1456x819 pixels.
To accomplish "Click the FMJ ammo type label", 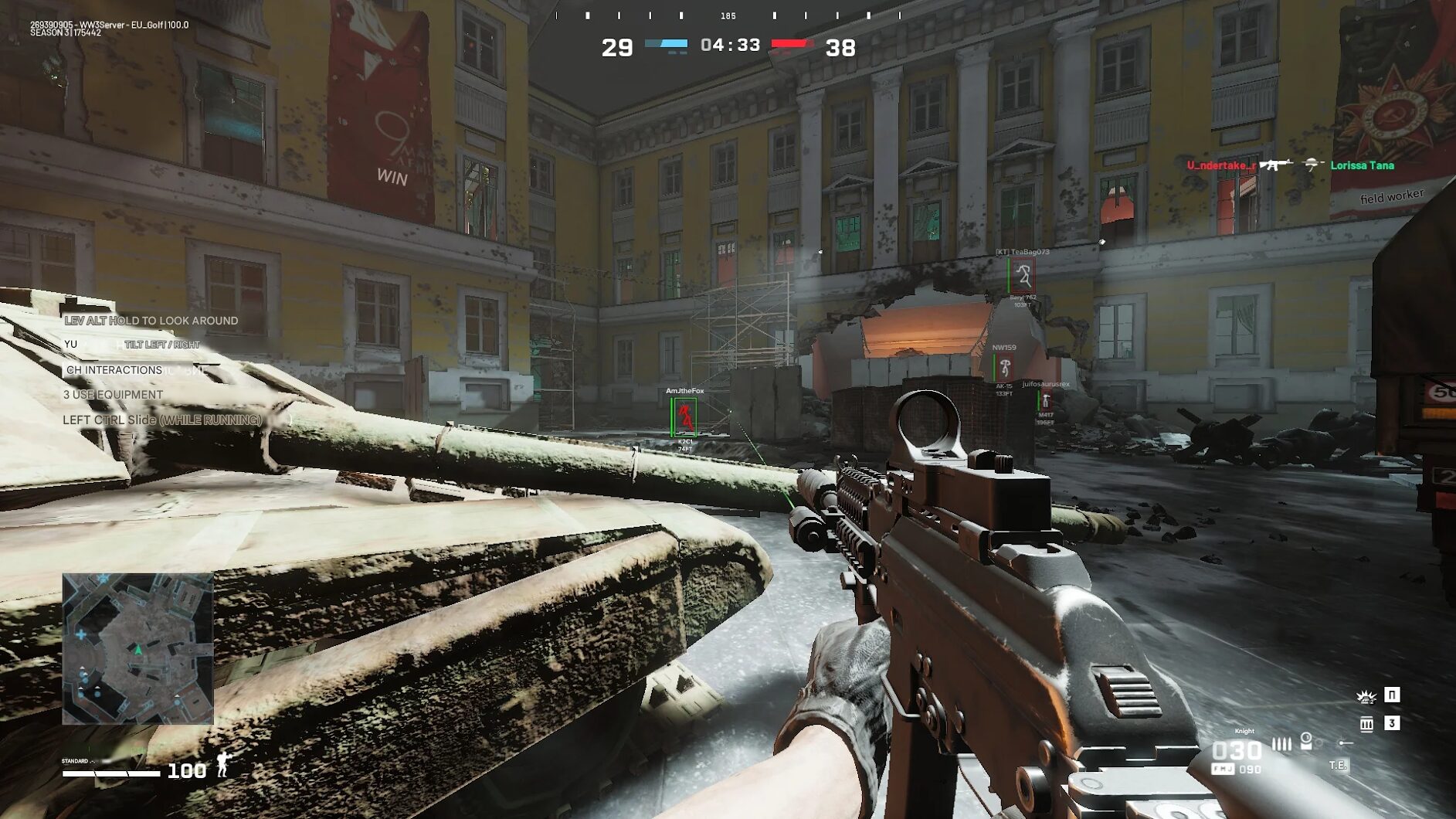I will point(1222,769).
